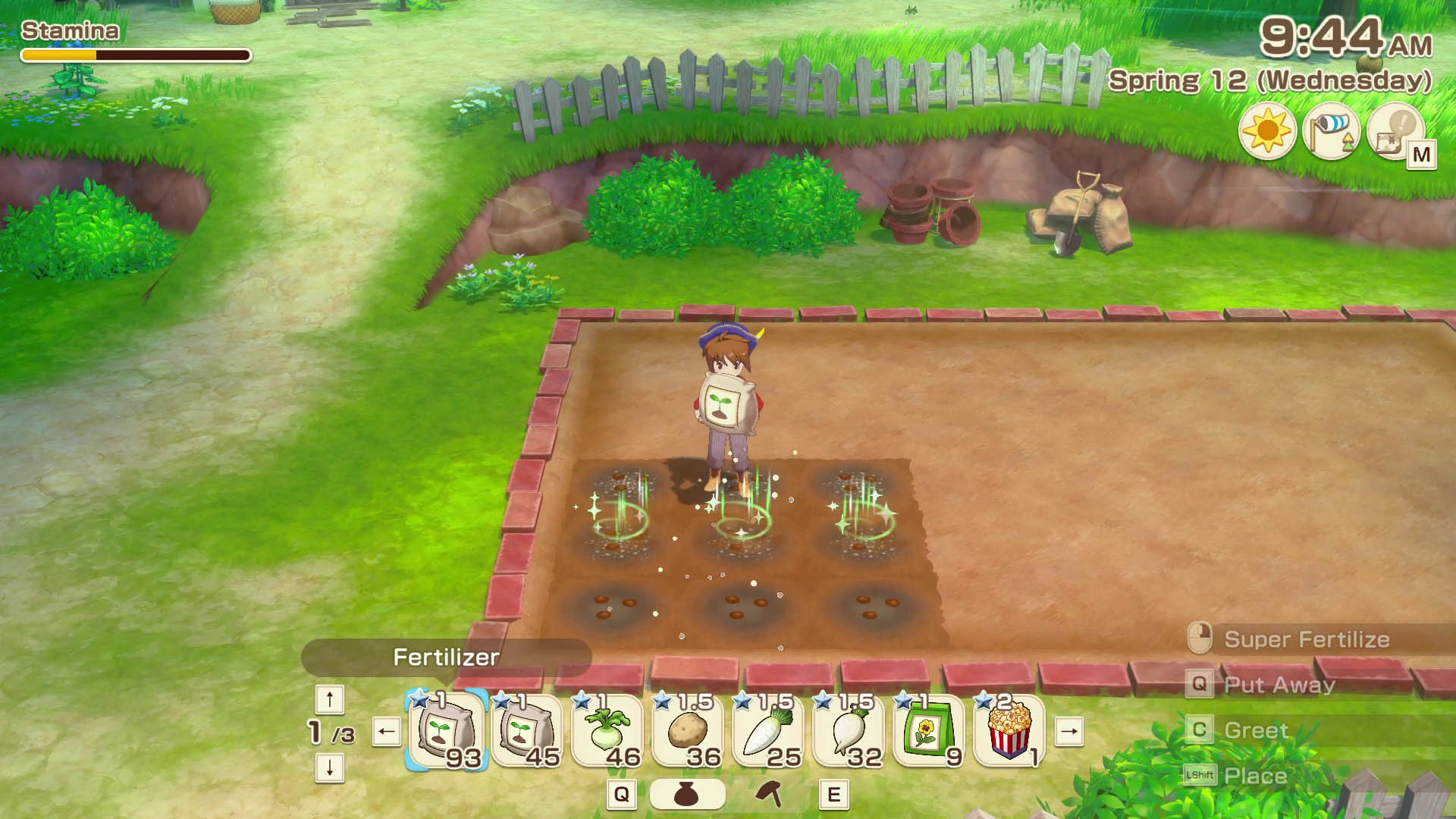1456x819 pixels.
Task: Switch to the bag items tab
Action: 687,794
